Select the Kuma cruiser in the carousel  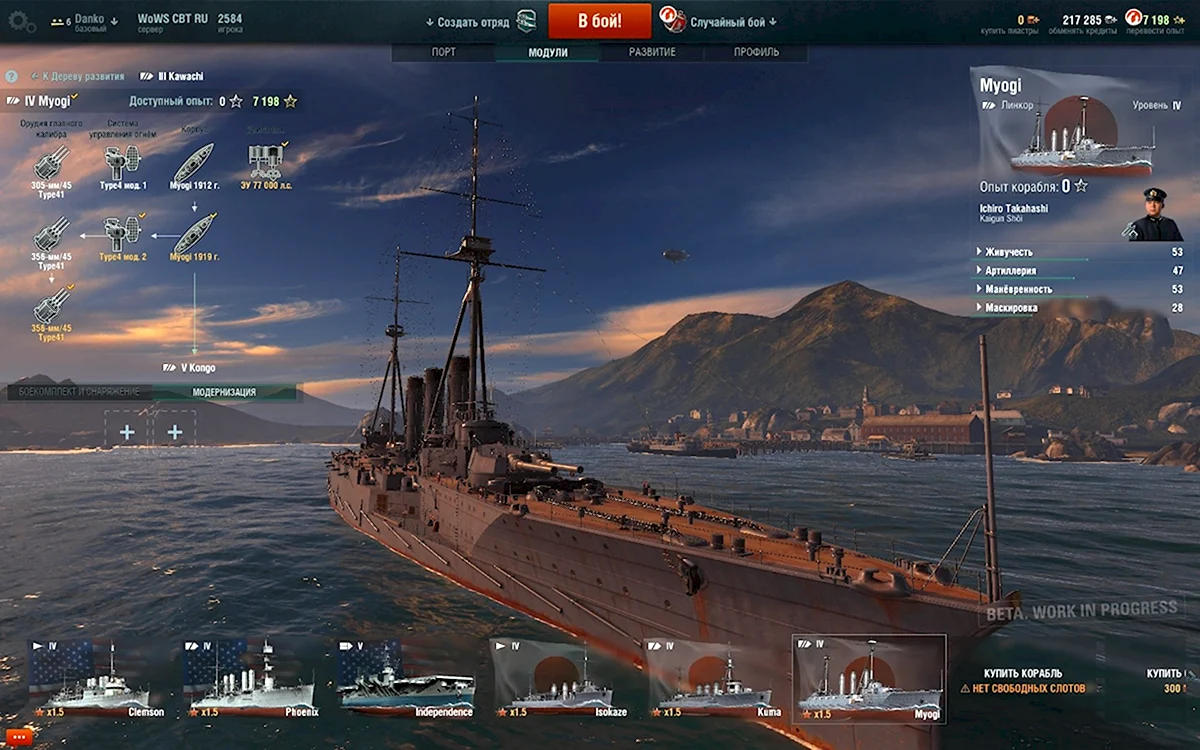click(x=714, y=680)
